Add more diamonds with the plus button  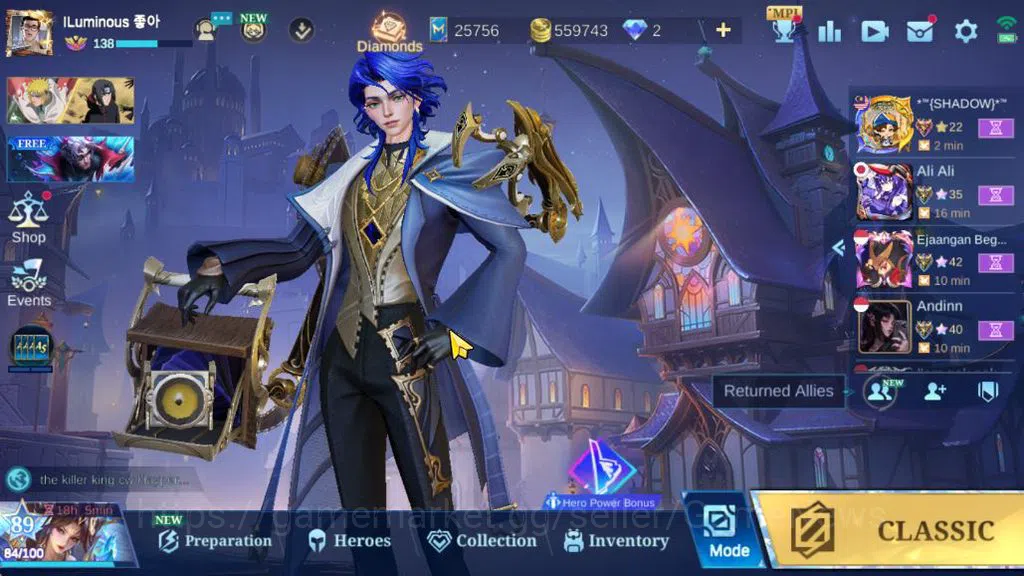tap(723, 30)
